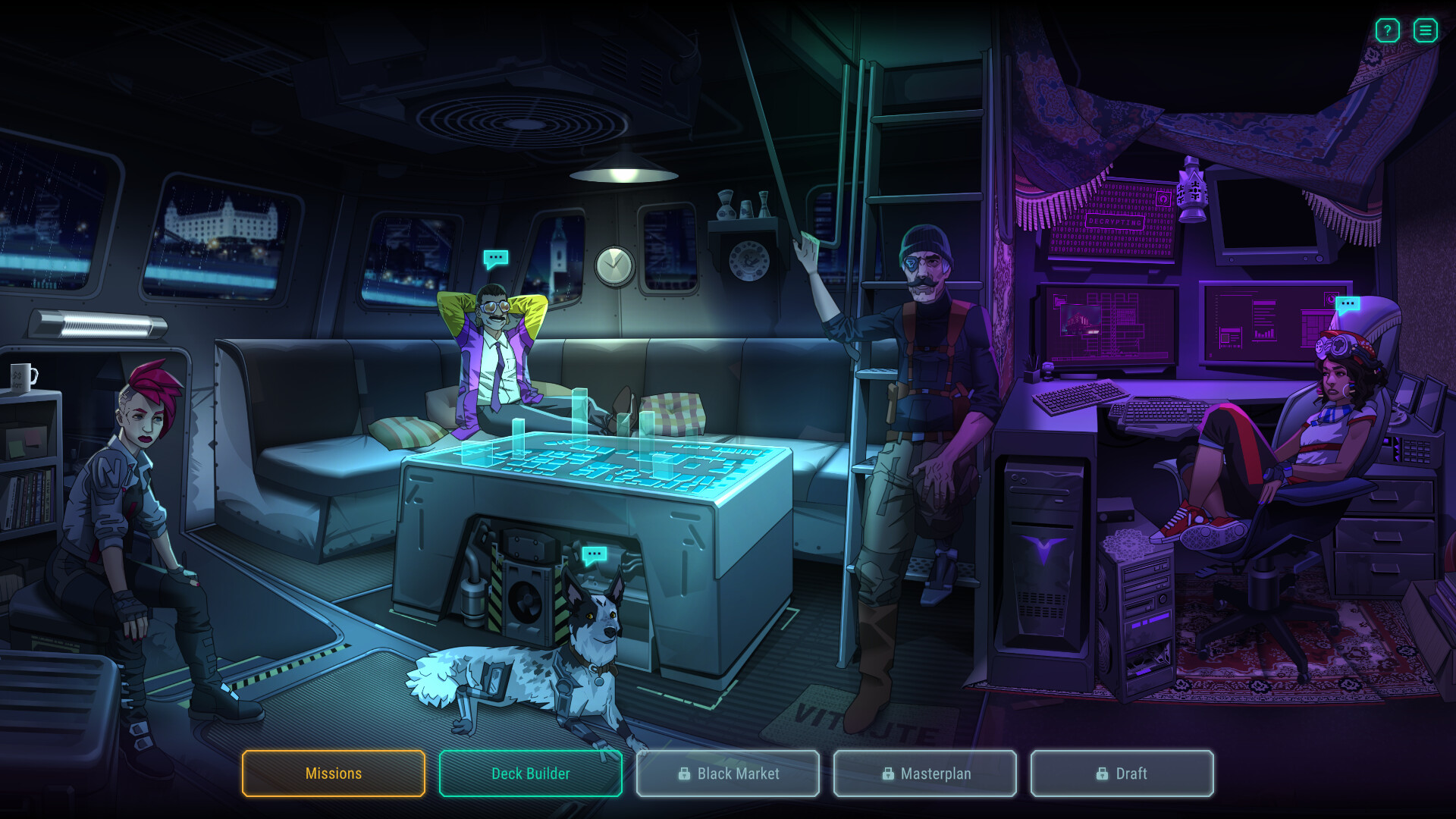This screenshot has height=819, width=1456.
Task: Open the hamburger menu icon
Action: [x=1425, y=30]
